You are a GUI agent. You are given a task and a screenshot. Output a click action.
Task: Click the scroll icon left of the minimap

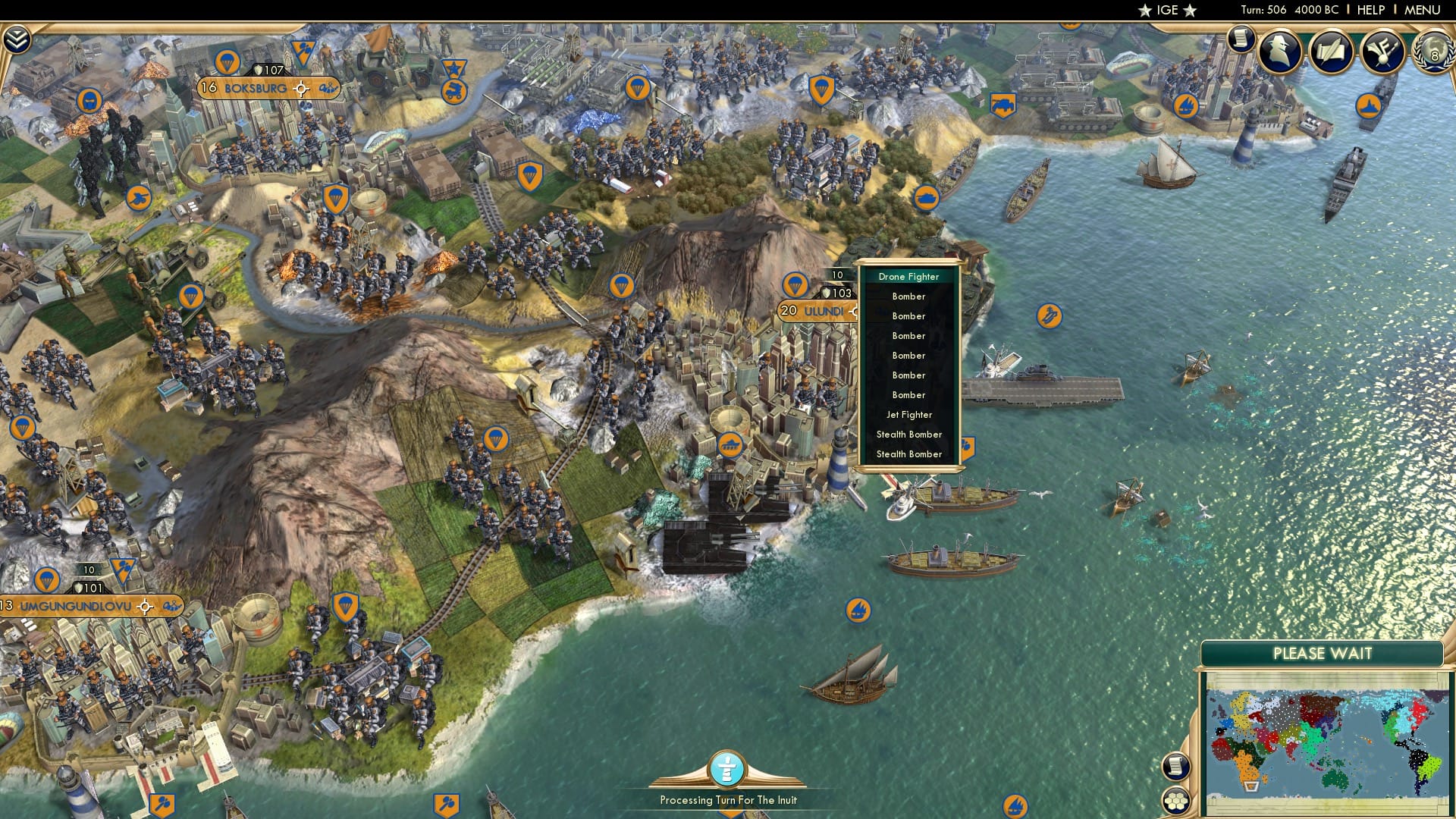tap(1176, 767)
